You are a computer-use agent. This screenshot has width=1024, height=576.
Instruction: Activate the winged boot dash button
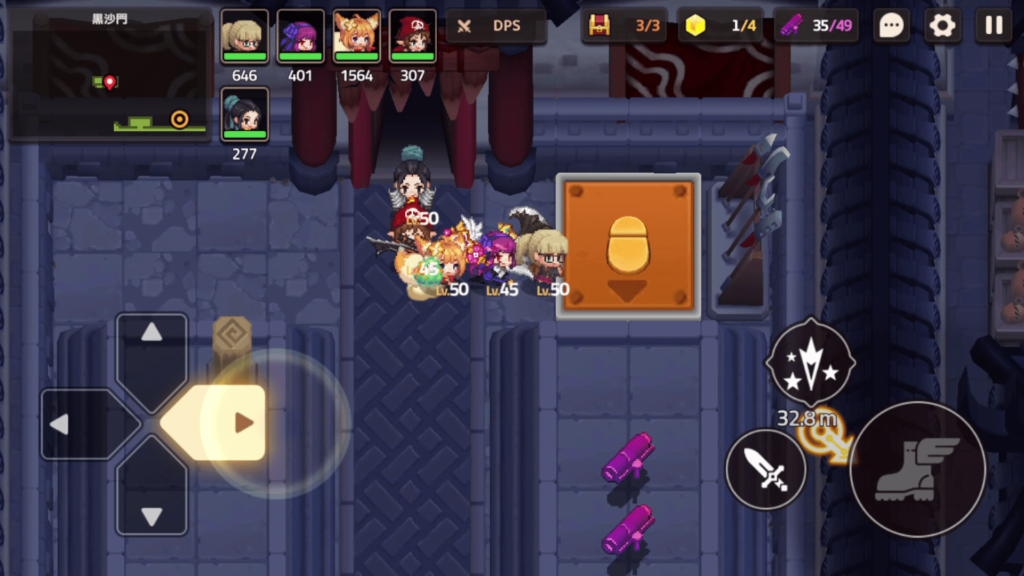(917, 468)
